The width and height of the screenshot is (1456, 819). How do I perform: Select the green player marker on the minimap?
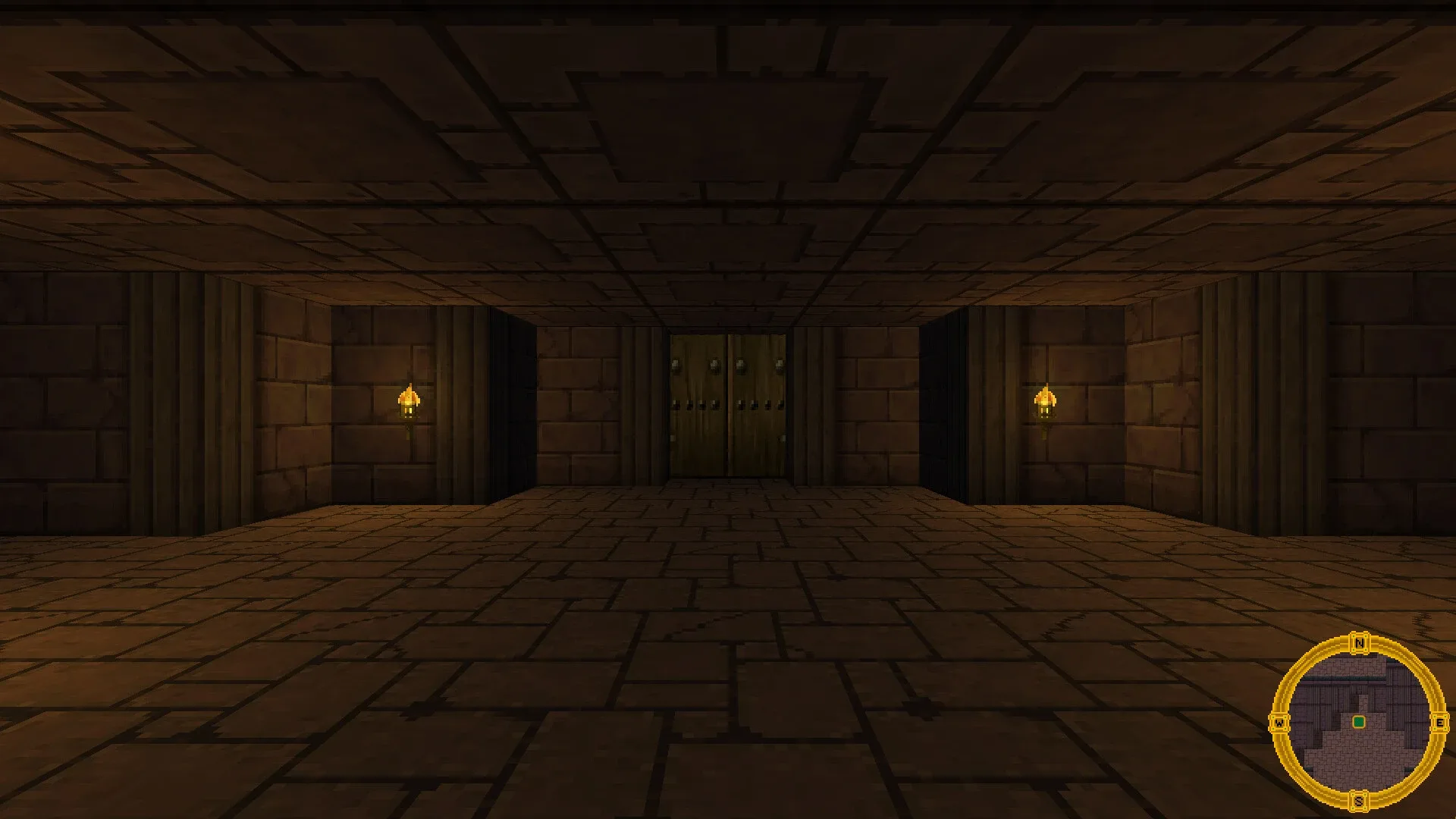coord(1359,721)
